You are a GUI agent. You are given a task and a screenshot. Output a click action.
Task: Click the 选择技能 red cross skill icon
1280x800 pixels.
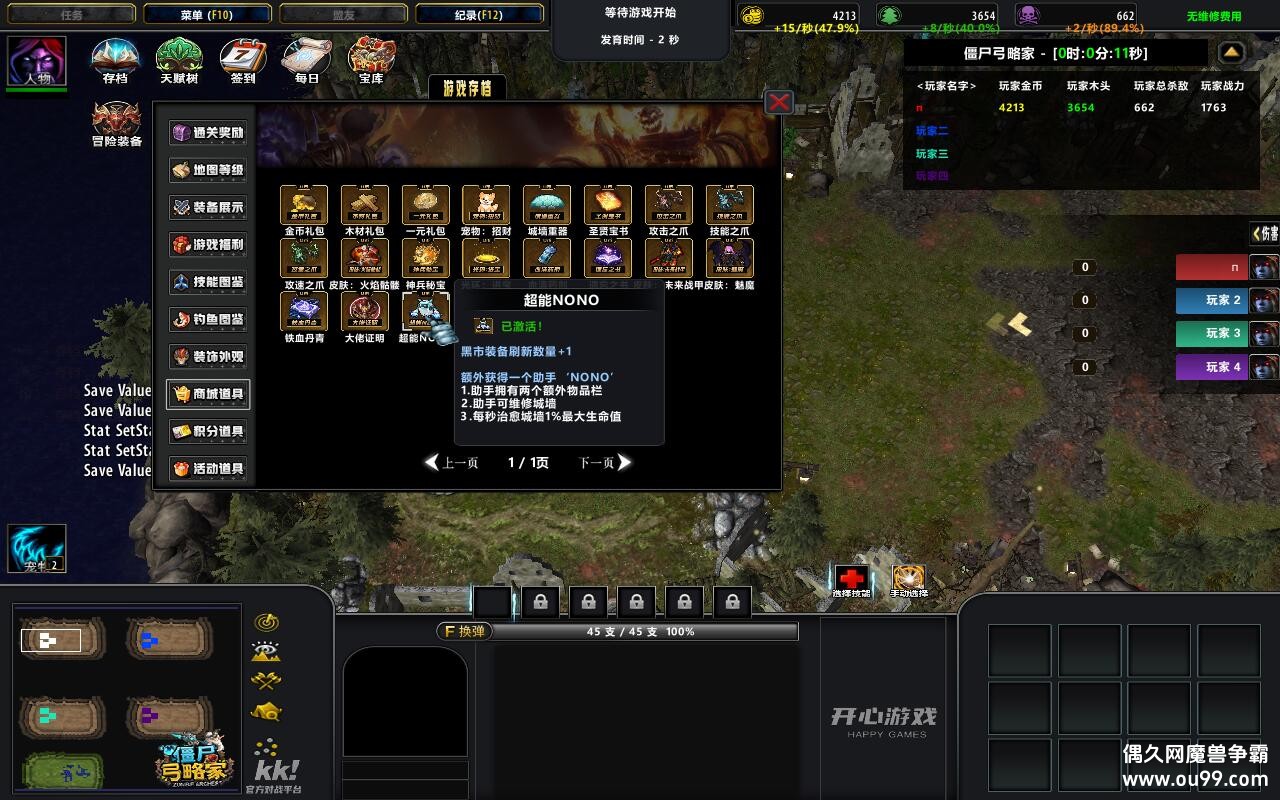click(x=852, y=578)
